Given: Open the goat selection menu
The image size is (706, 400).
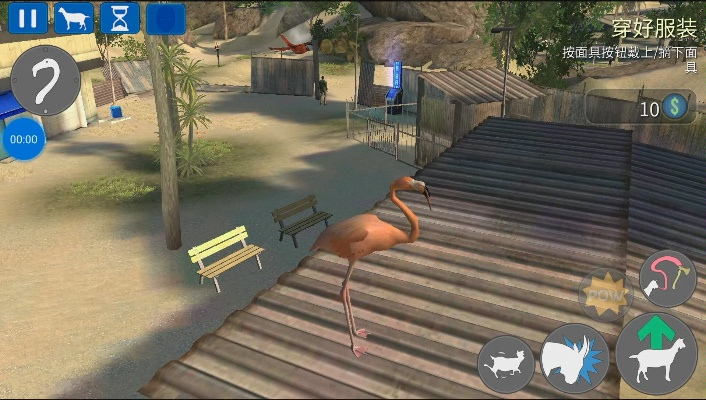Looking at the screenshot, I should (74, 18).
